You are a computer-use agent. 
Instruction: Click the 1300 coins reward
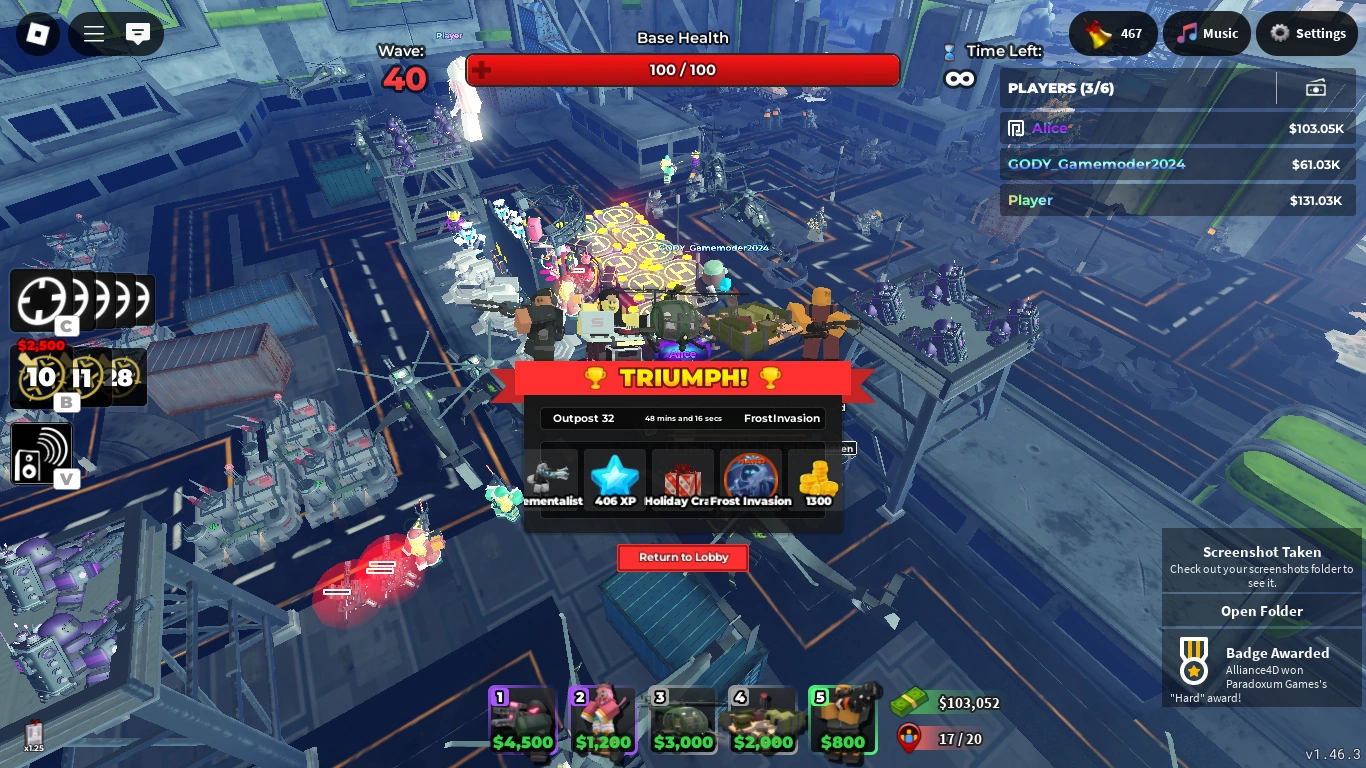pos(816,478)
